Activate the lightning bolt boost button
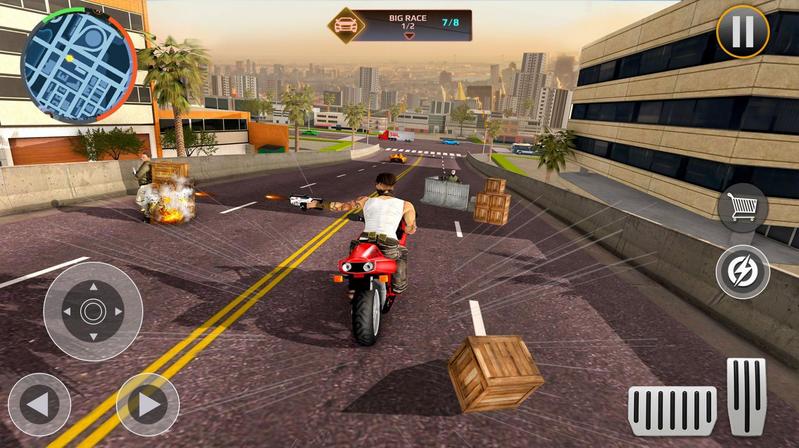This screenshot has width=799, height=448. point(742,271)
